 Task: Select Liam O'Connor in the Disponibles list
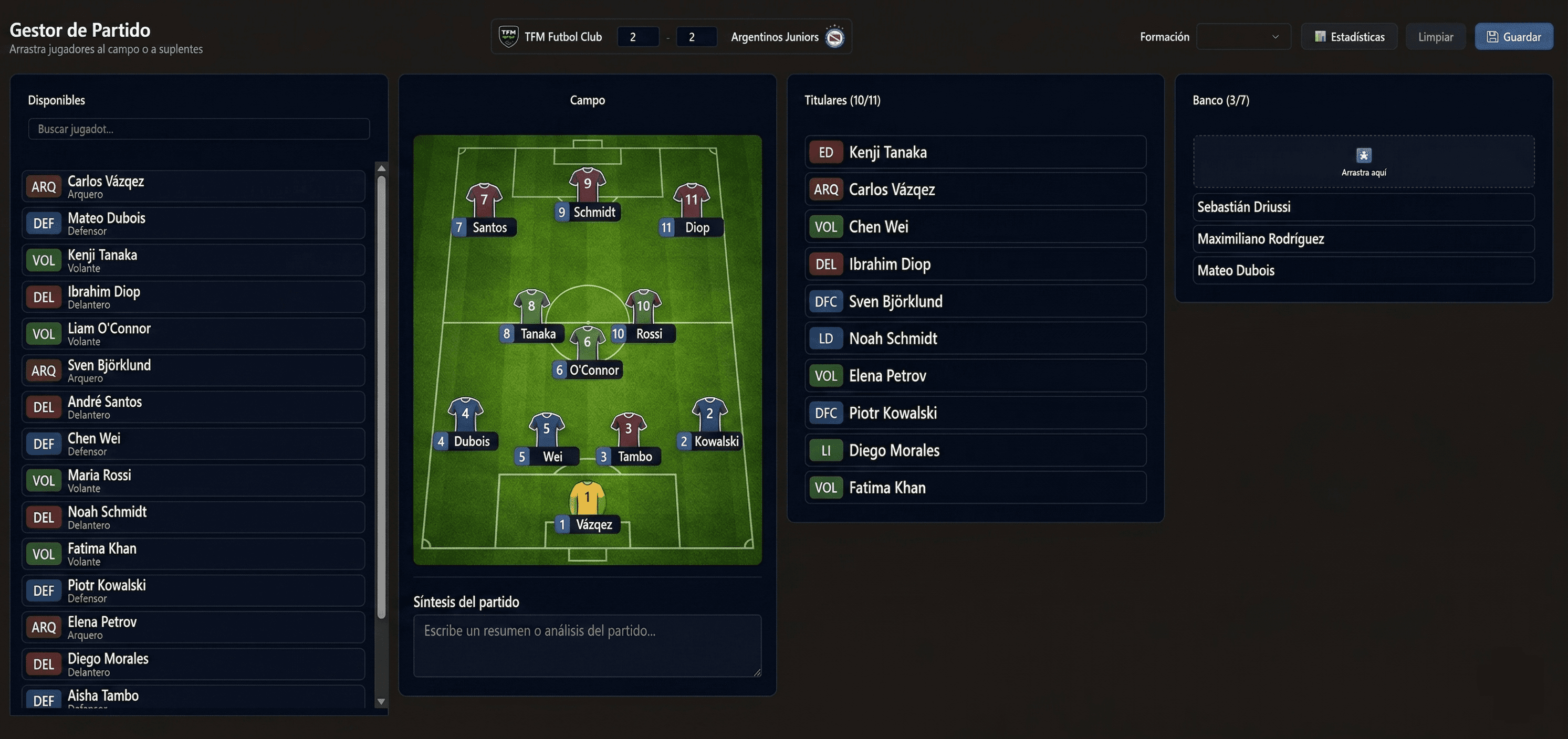194,334
